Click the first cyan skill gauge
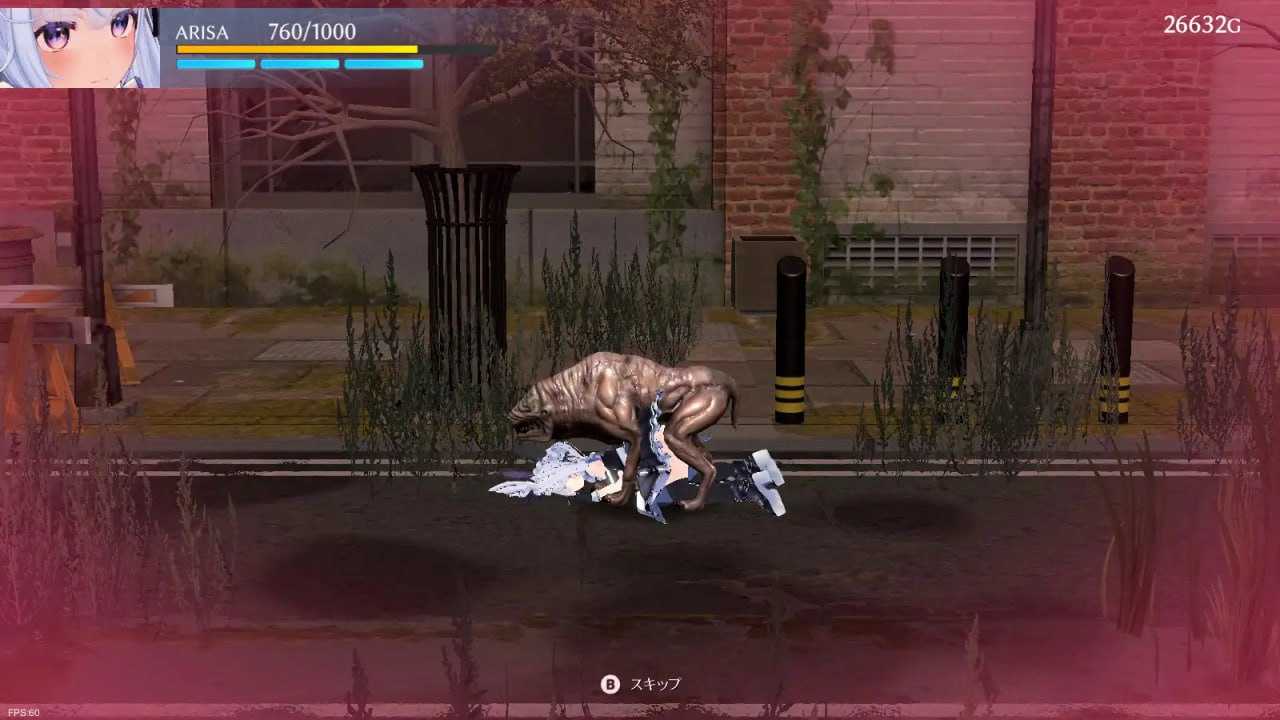The image size is (1280, 720). pos(214,64)
